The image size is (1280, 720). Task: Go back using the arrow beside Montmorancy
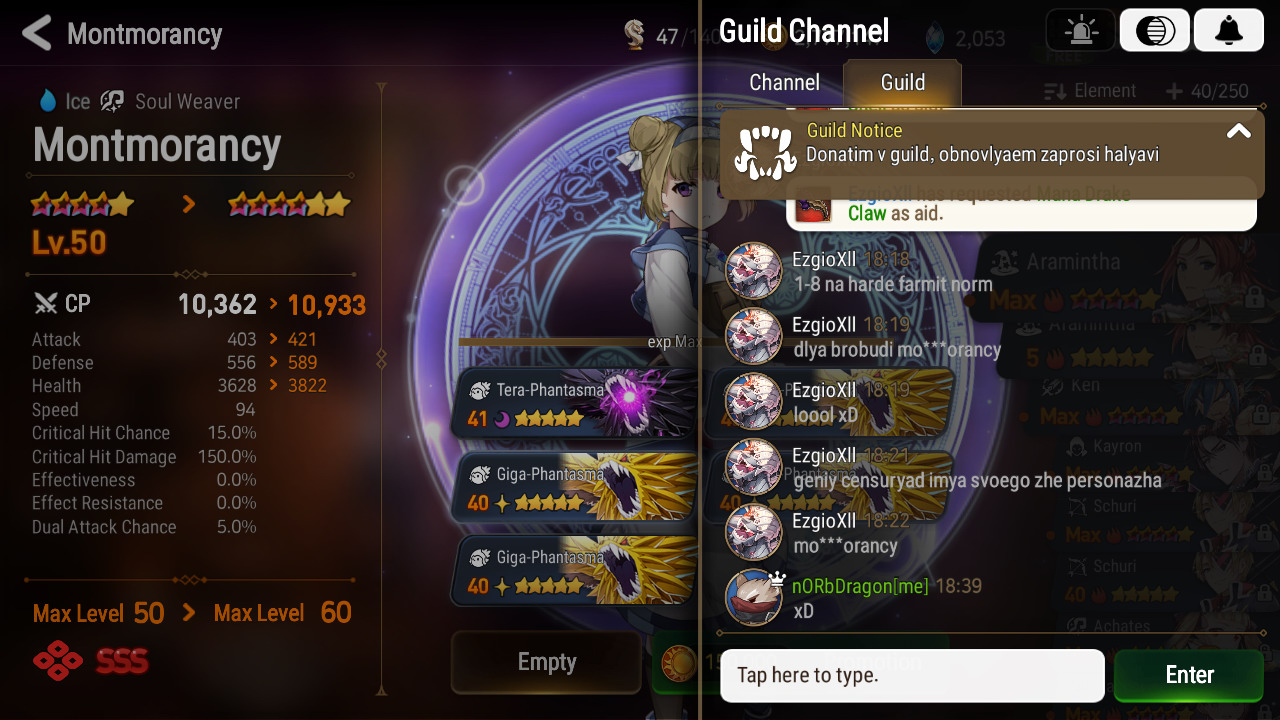pos(37,34)
